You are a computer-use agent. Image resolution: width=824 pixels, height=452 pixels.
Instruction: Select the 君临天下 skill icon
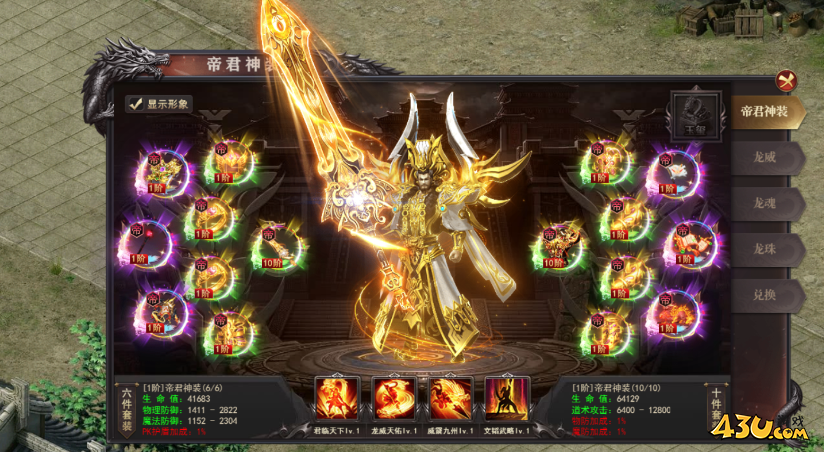[336, 399]
